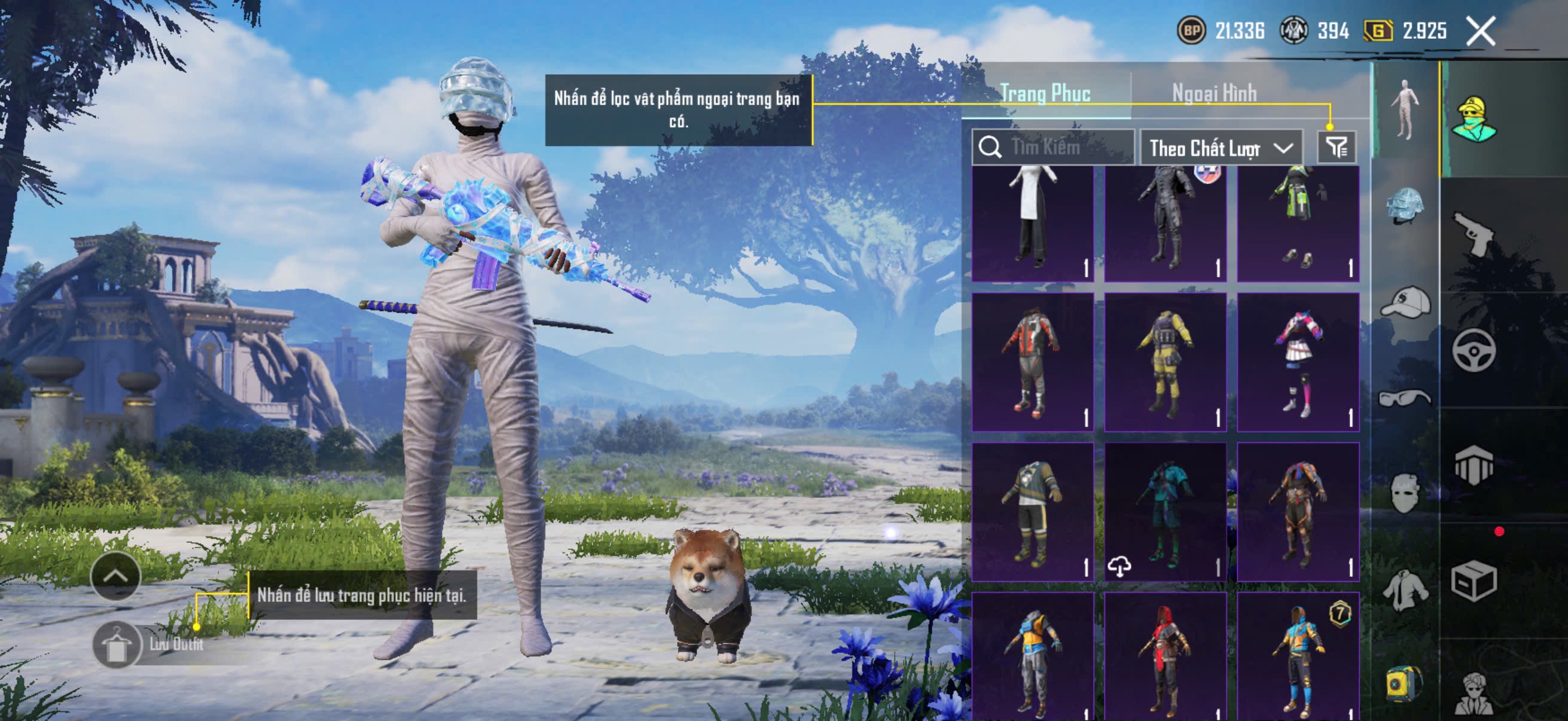This screenshot has height=721, width=1568.
Task: Show the baseball cap category
Action: pyautogui.click(x=1405, y=303)
